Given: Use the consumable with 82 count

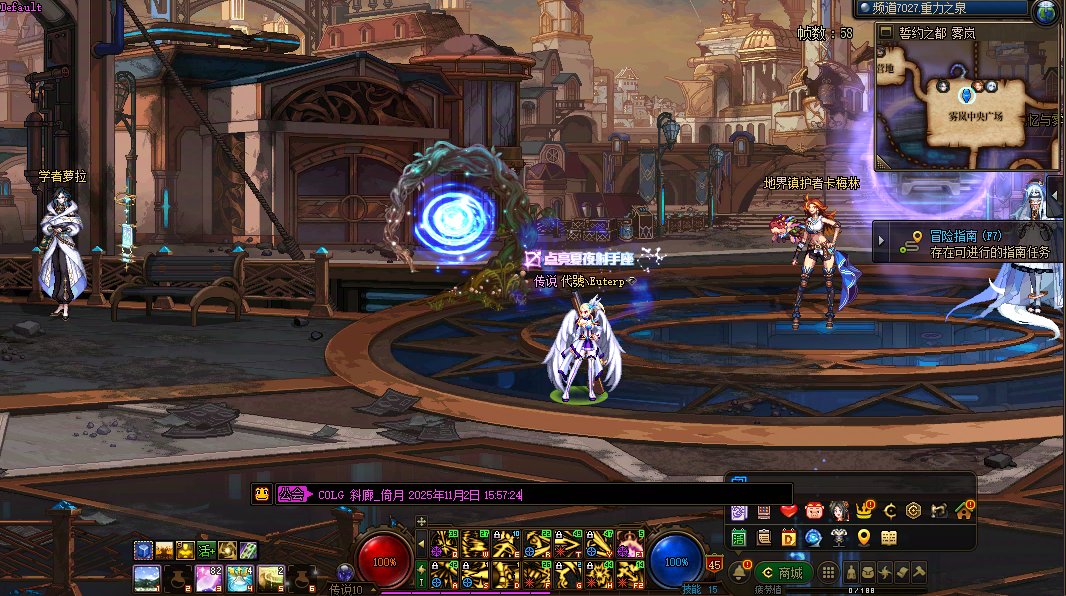Looking at the screenshot, I should (x=208, y=576).
